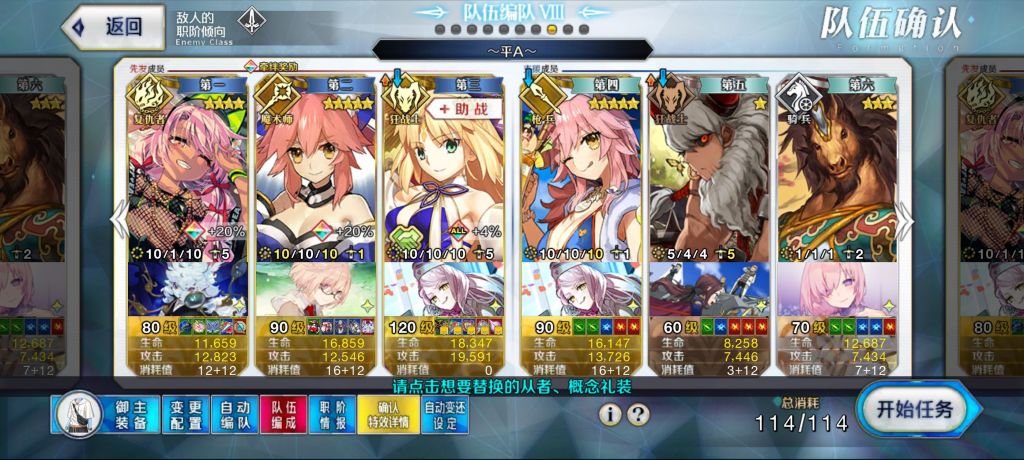Click the round 'i' info icon
Screen dimensions: 1024x460
pyautogui.click(x=610, y=414)
